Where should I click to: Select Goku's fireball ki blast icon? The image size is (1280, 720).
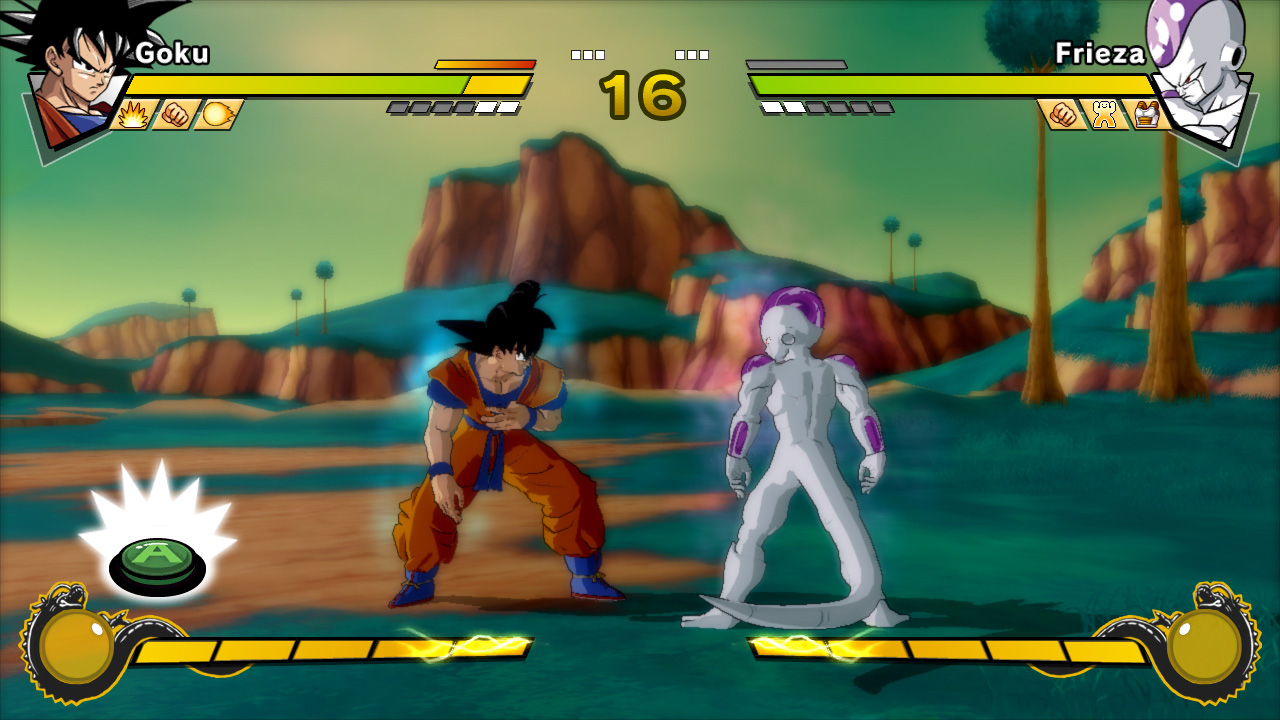tap(216, 115)
